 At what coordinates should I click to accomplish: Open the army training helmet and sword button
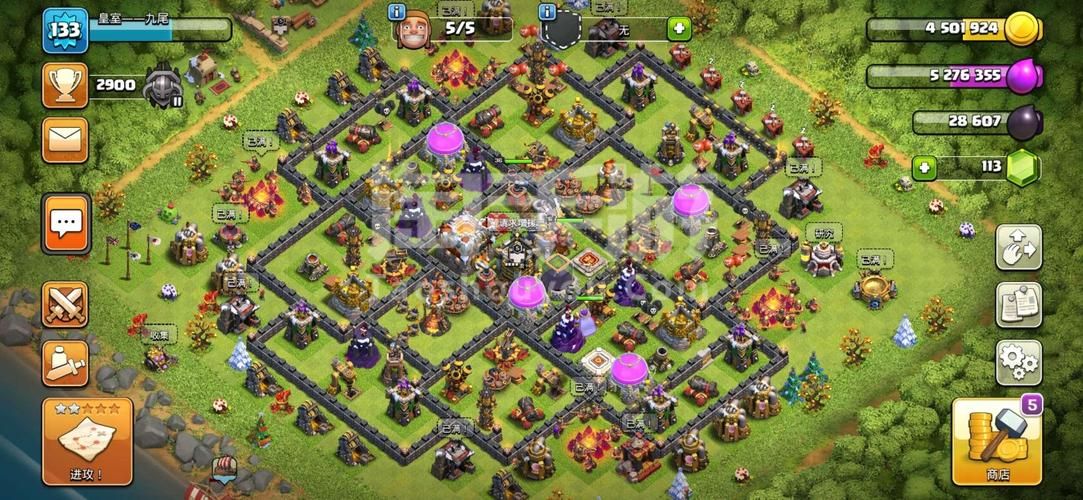[65, 362]
